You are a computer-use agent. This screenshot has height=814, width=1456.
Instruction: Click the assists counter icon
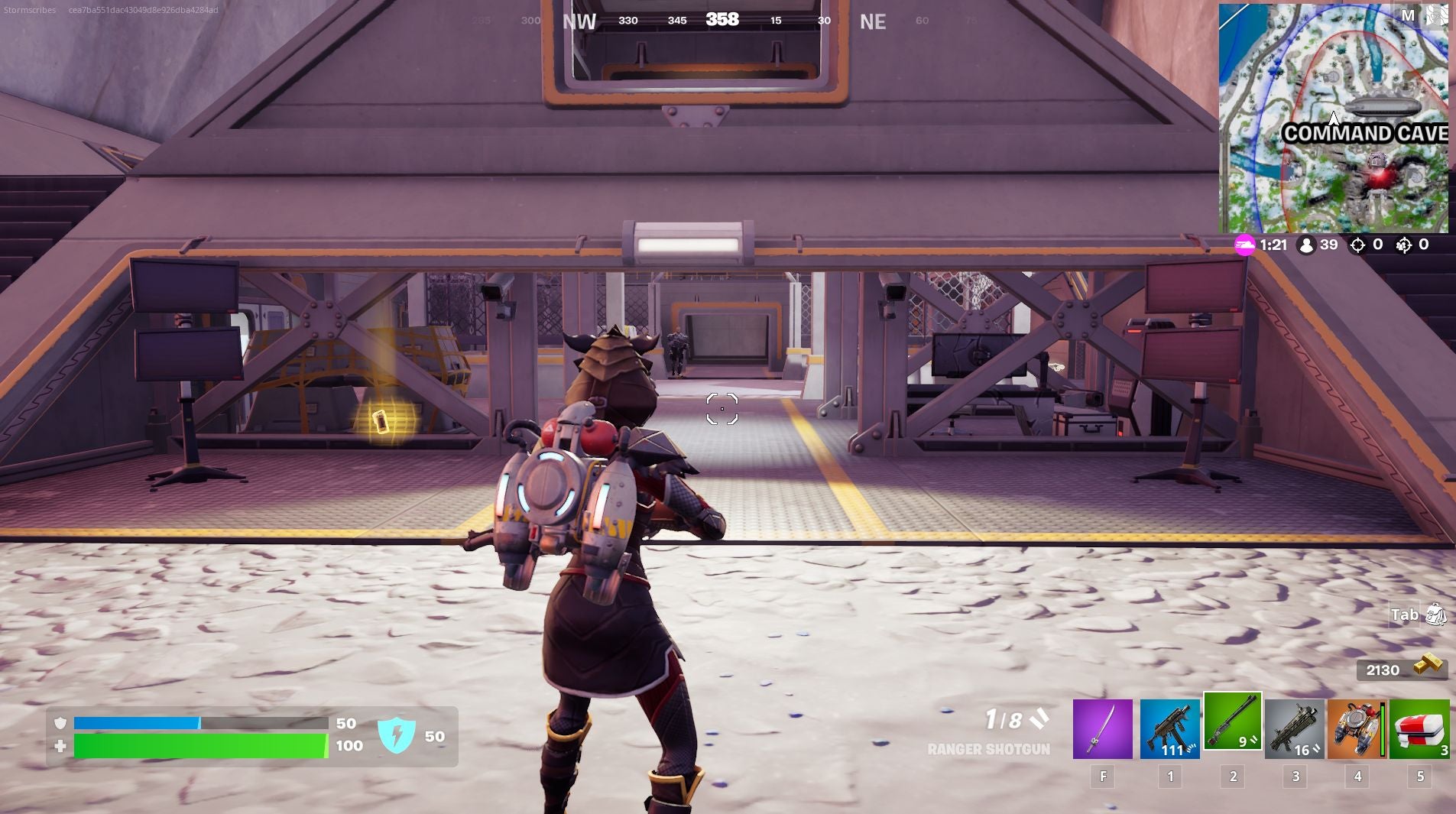pyautogui.click(x=1406, y=245)
